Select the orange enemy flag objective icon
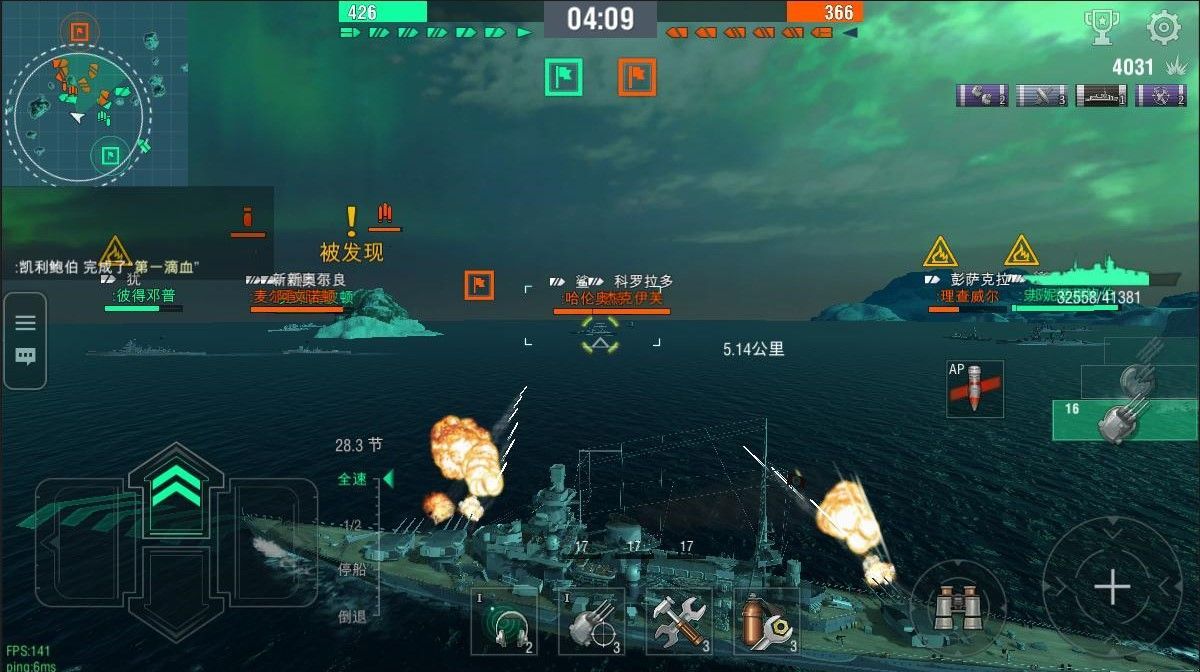Image resolution: width=1200 pixels, height=672 pixels. click(637, 77)
